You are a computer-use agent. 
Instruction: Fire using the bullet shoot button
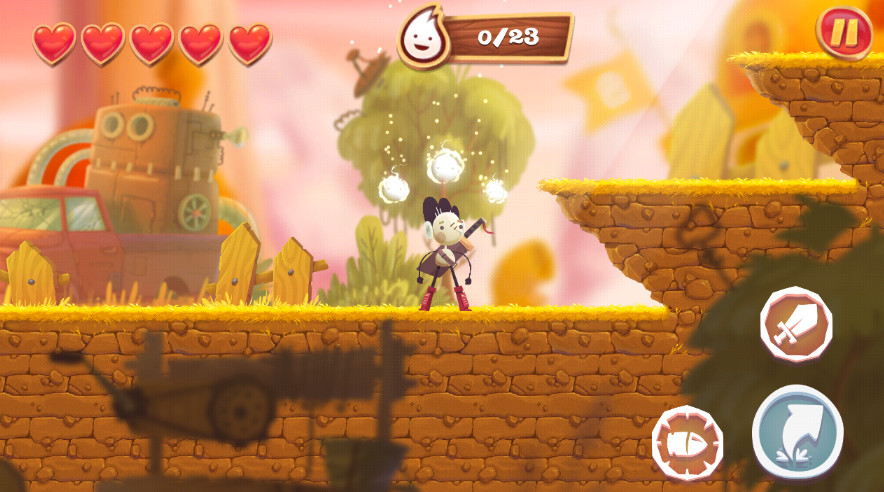click(x=688, y=441)
